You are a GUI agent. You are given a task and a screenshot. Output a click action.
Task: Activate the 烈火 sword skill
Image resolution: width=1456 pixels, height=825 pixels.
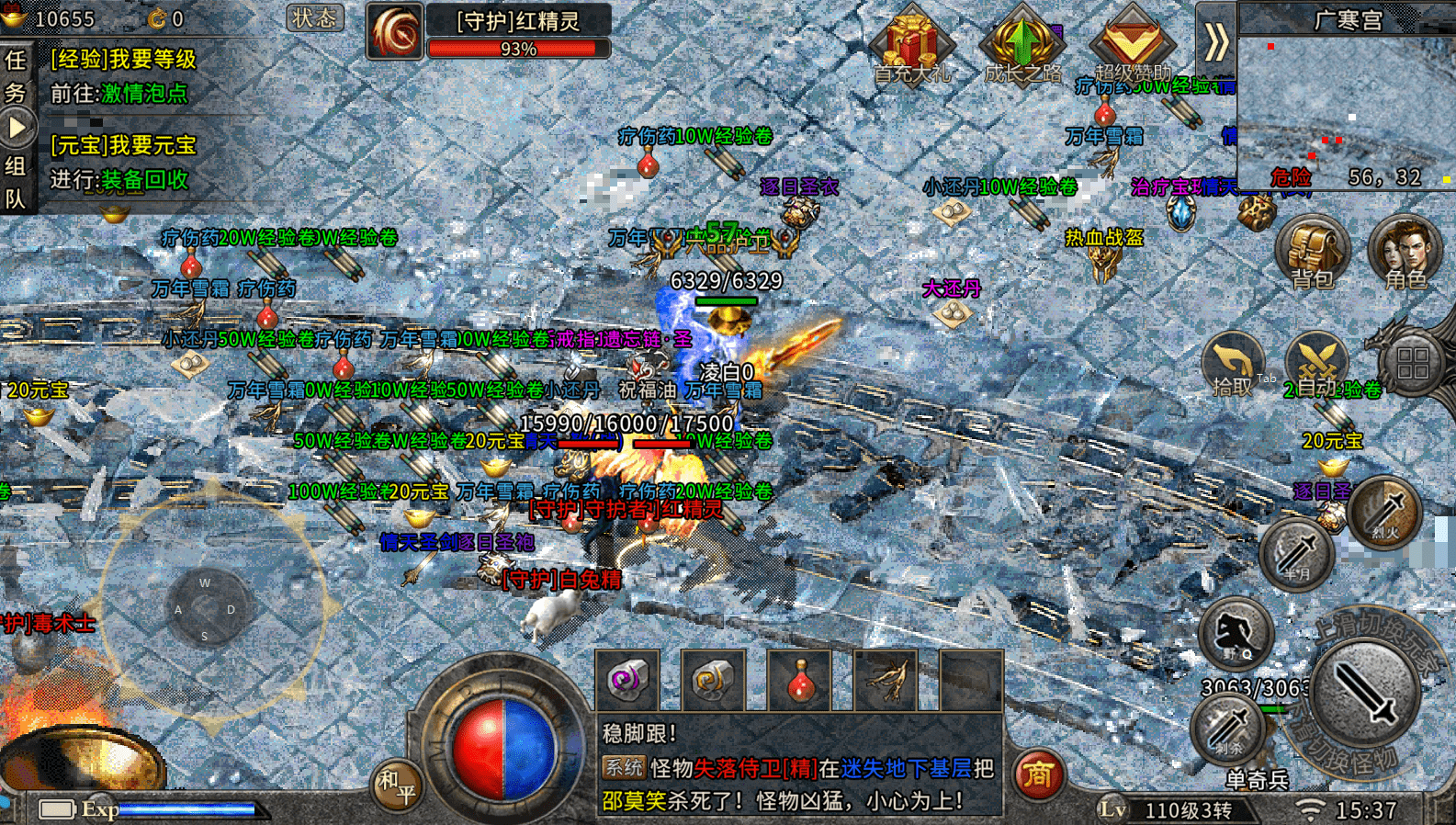pos(1385,512)
